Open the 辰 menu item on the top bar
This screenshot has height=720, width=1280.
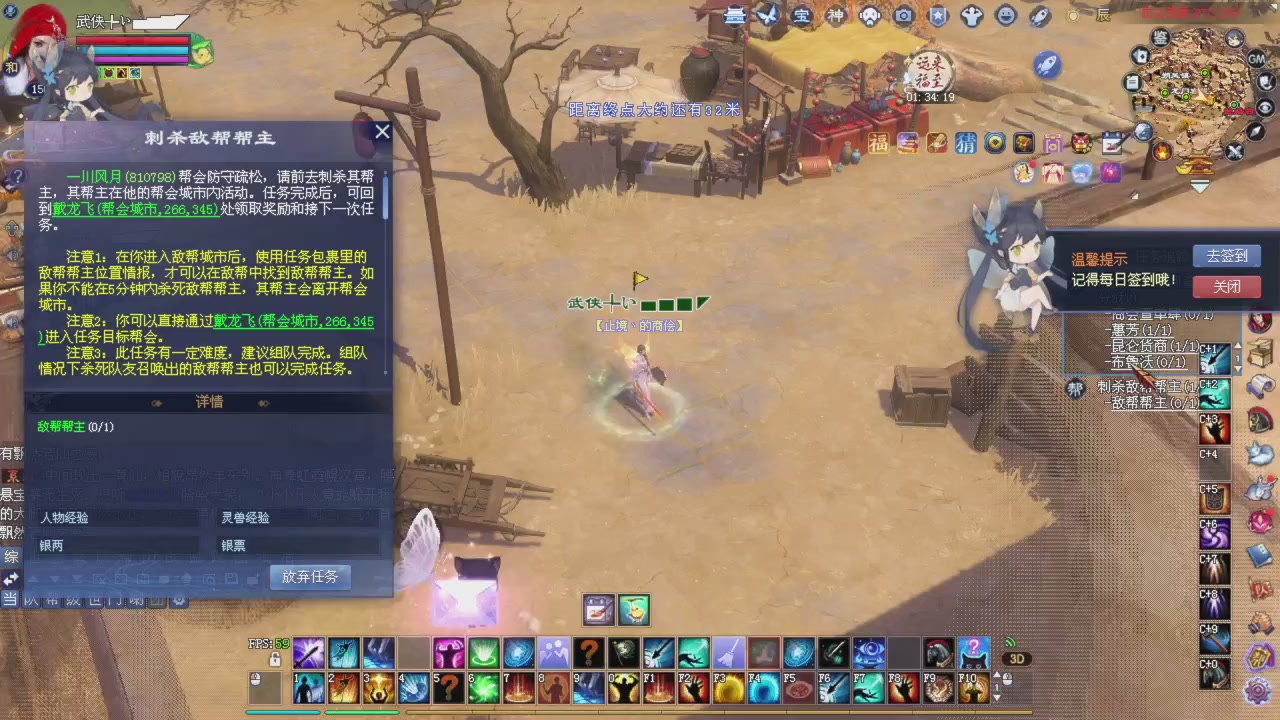1105,15
